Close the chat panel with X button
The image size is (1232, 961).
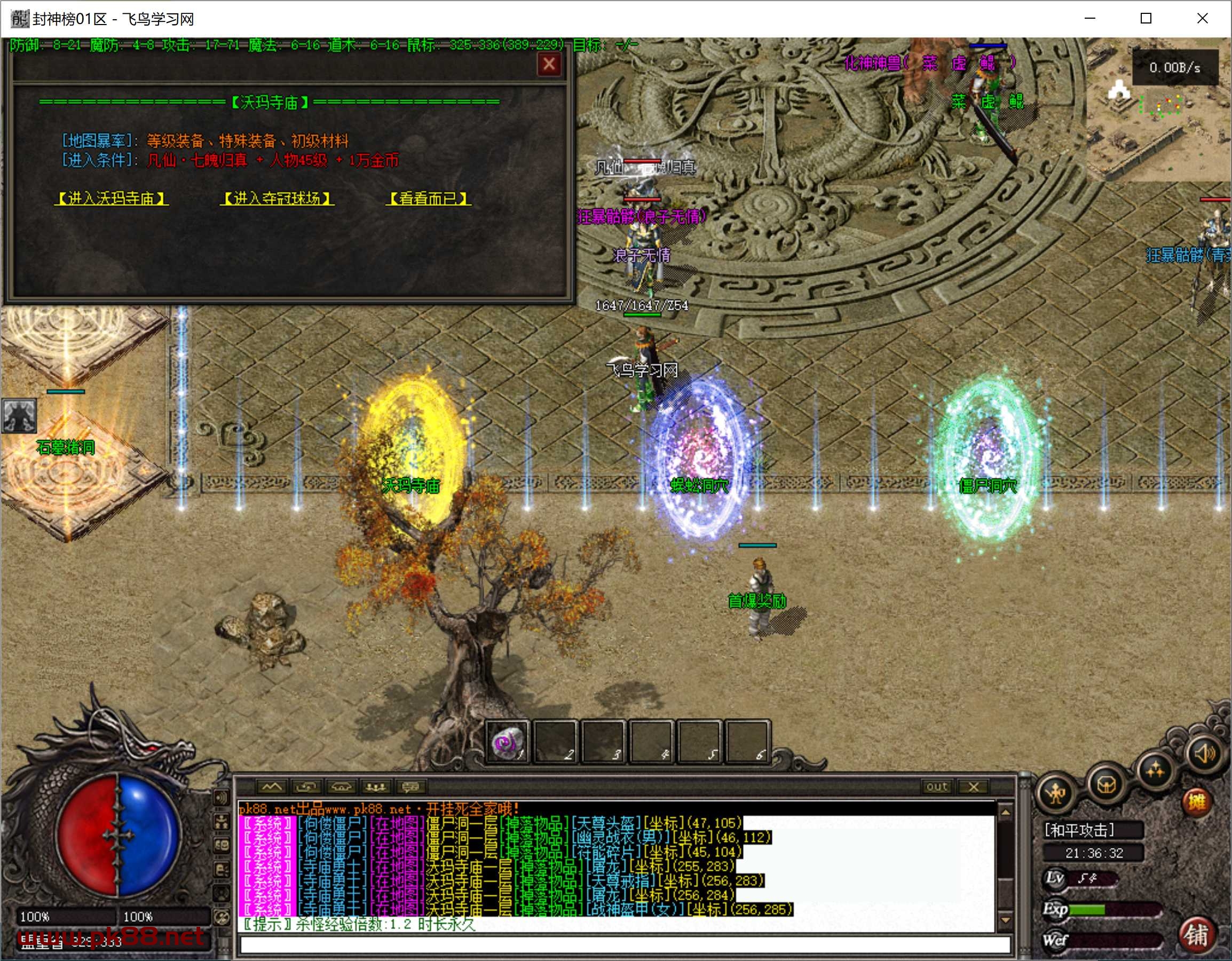(974, 786)
